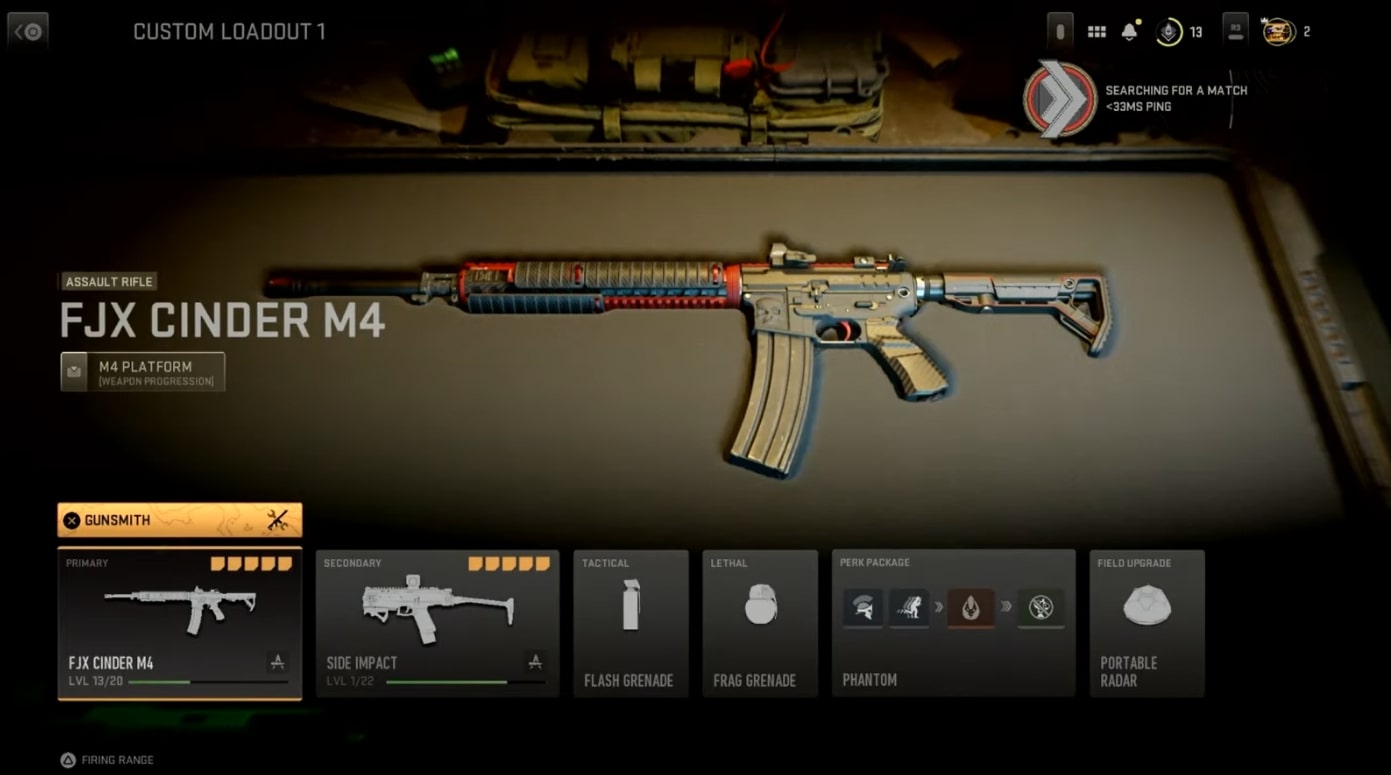Open the notifications bell

point(1129,32)
